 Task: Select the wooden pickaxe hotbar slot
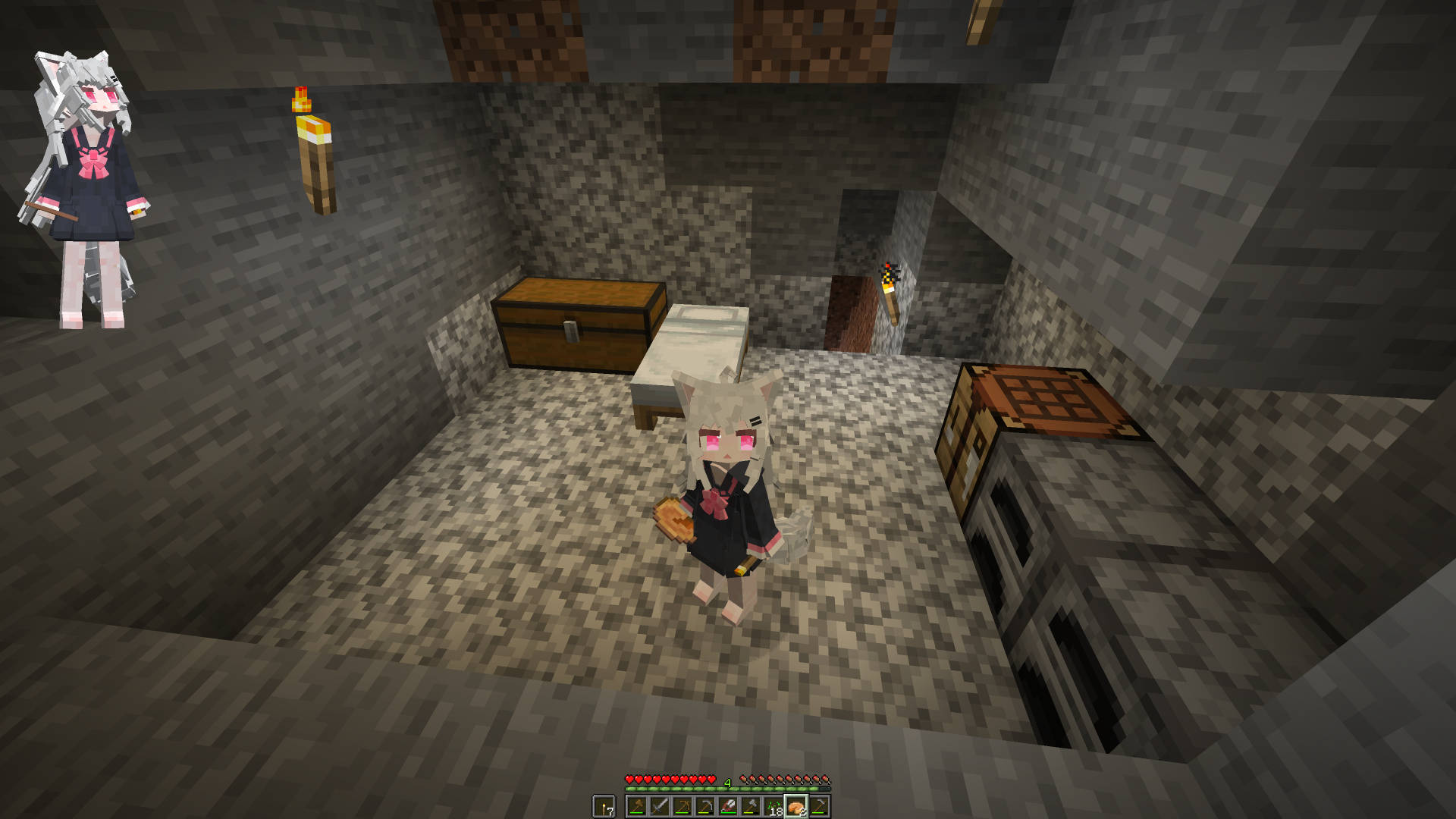(682, 806)
